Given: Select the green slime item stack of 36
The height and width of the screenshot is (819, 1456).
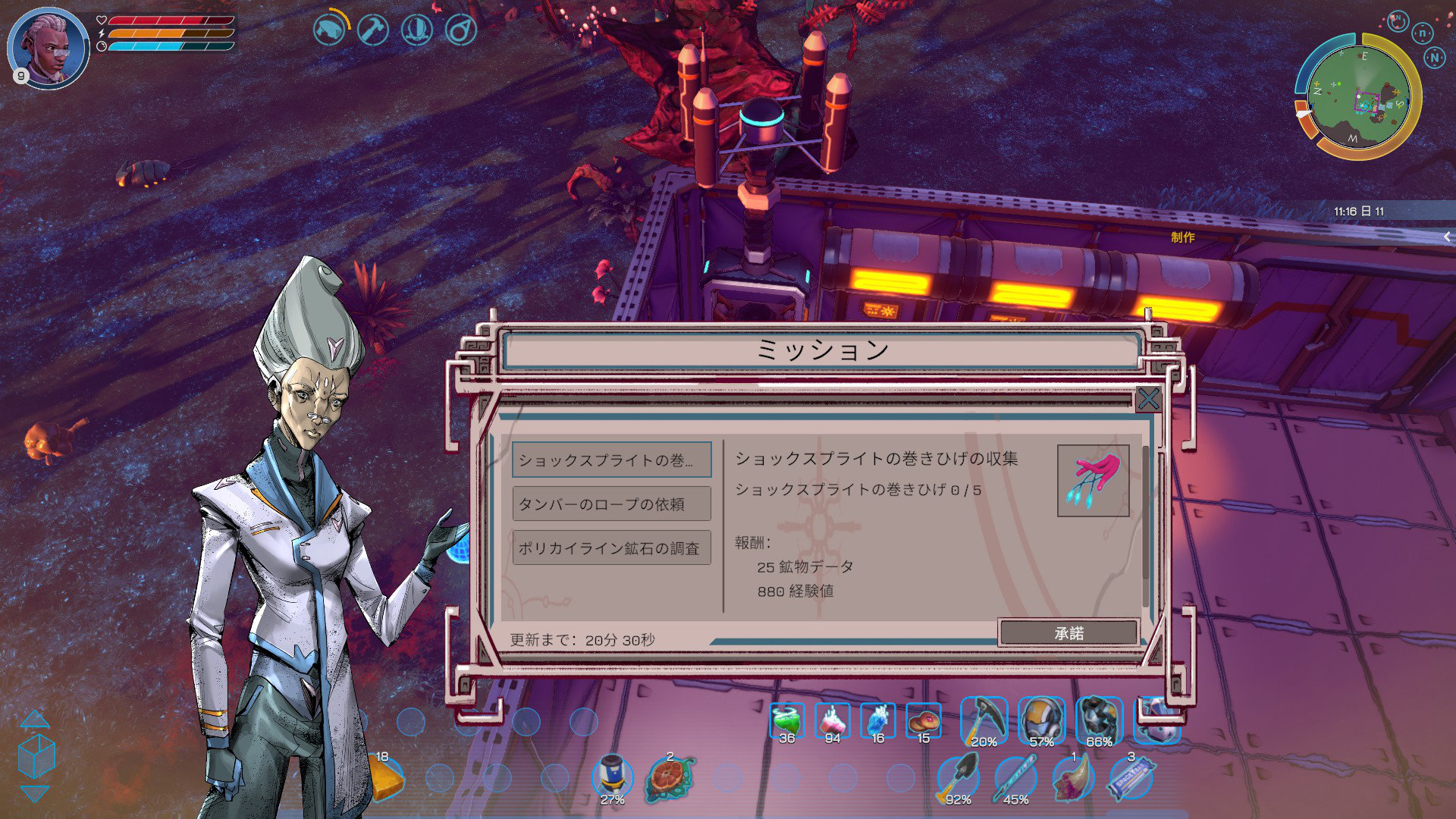Looking at the screenshot, I should click(787, 721).
